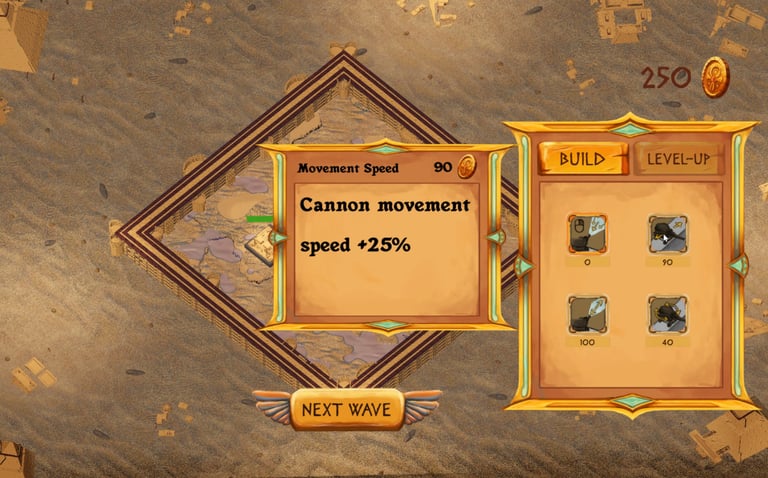Switch to the Build tab

tap(582, 159)
